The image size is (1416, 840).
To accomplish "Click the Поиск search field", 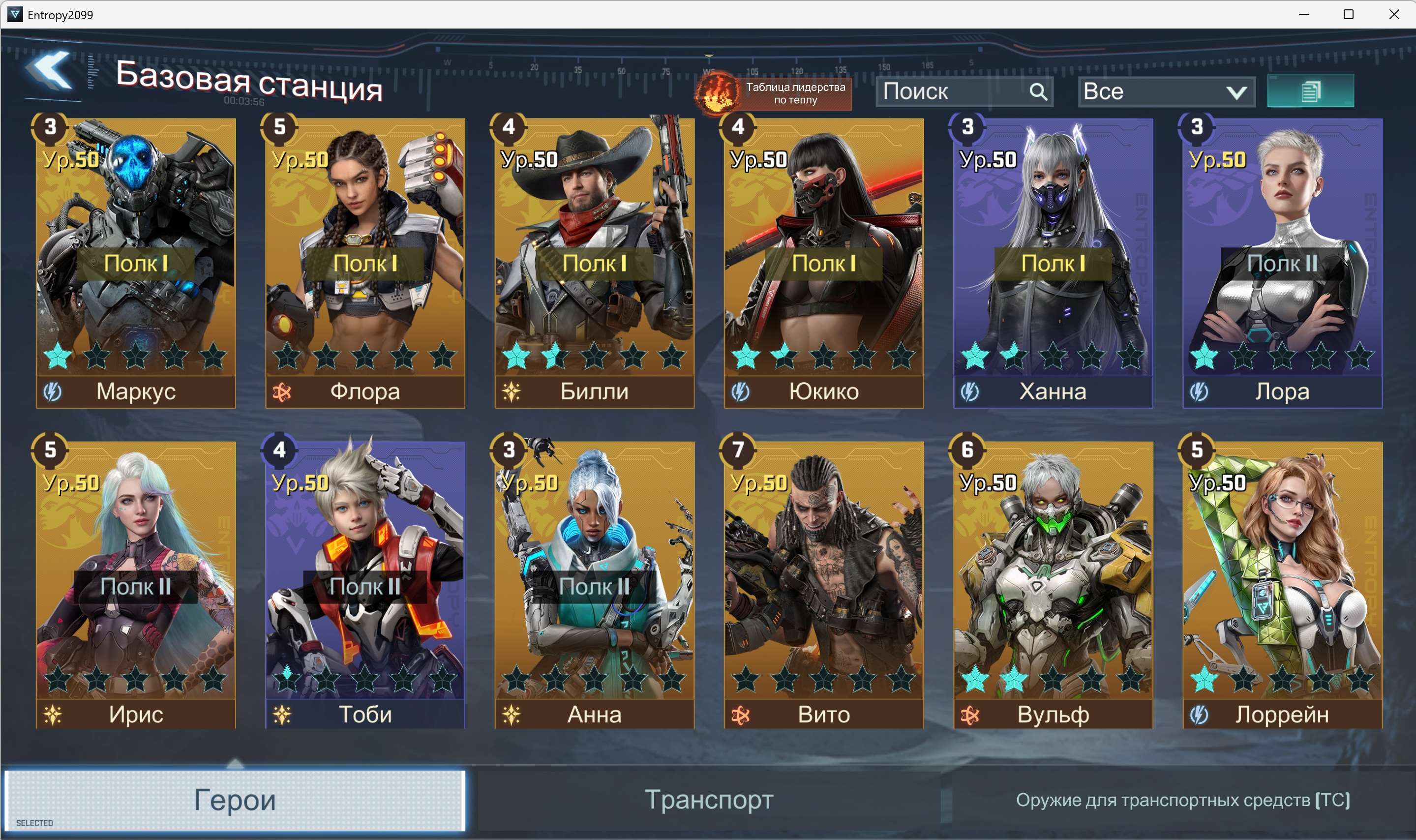I will 955,91.
